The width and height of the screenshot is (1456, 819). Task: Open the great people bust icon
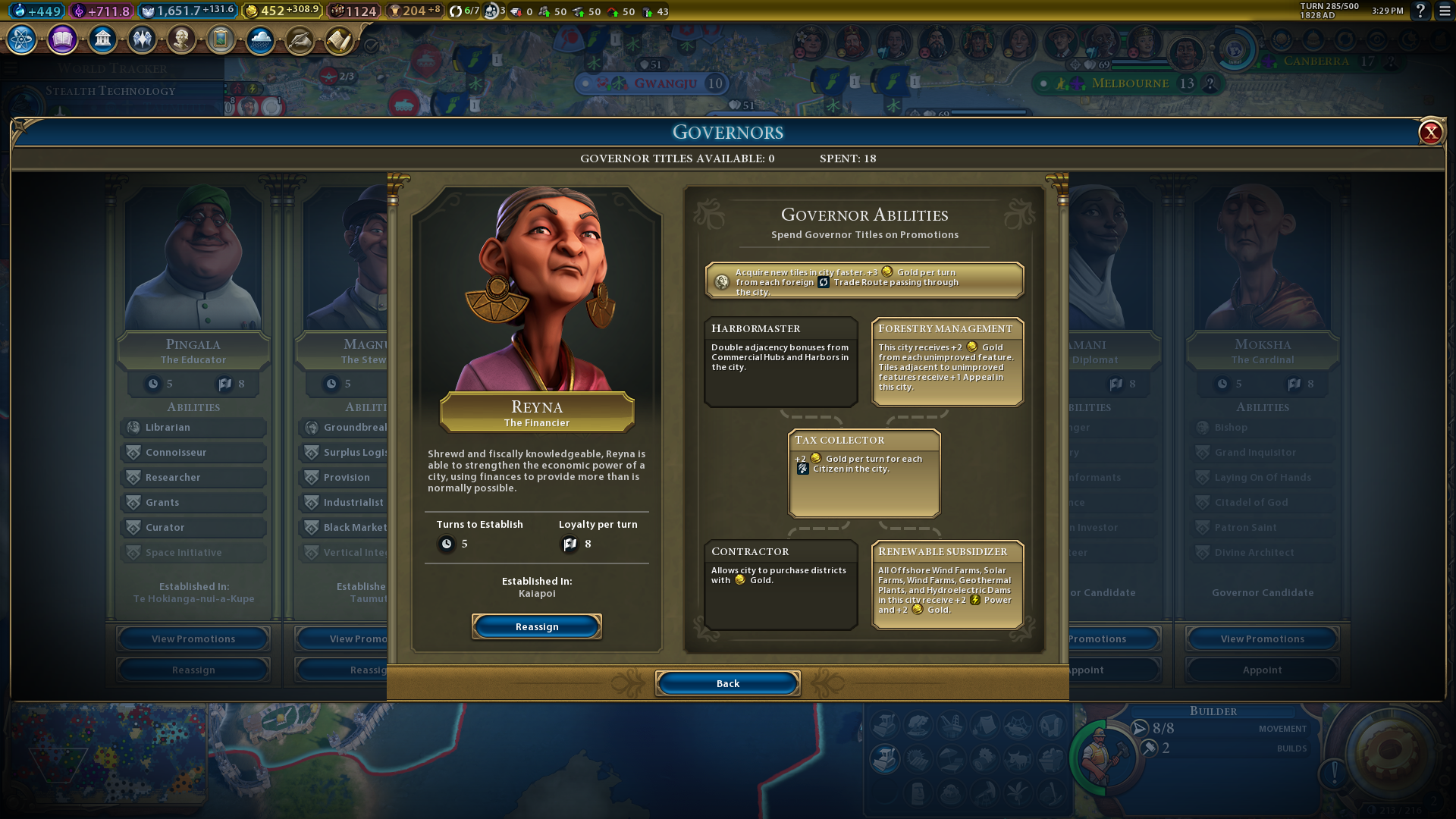pyautogui.click(x=181, y=39)
